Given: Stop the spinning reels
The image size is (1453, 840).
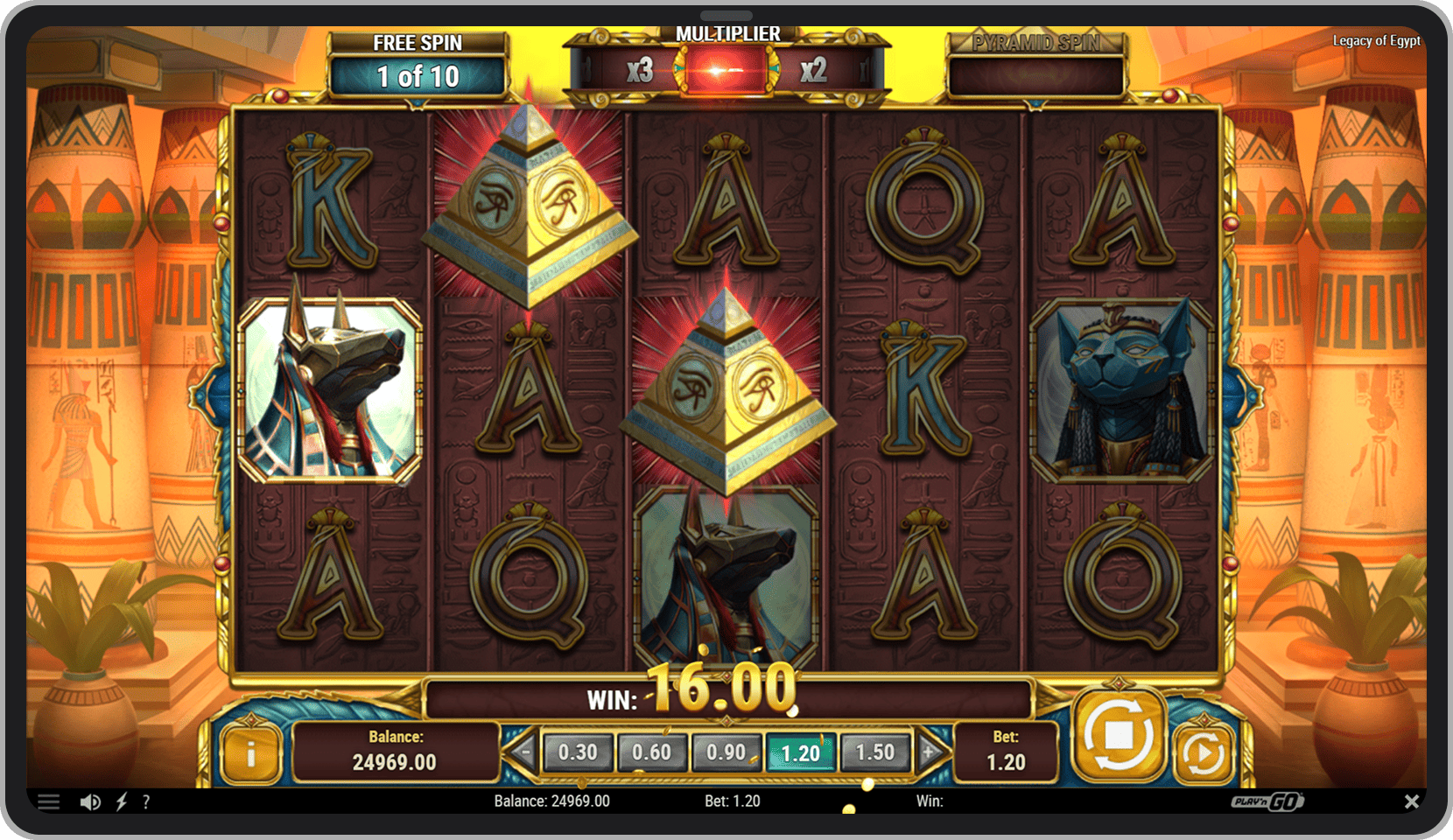Looking at the screenshot, I should click(1119, 735).
